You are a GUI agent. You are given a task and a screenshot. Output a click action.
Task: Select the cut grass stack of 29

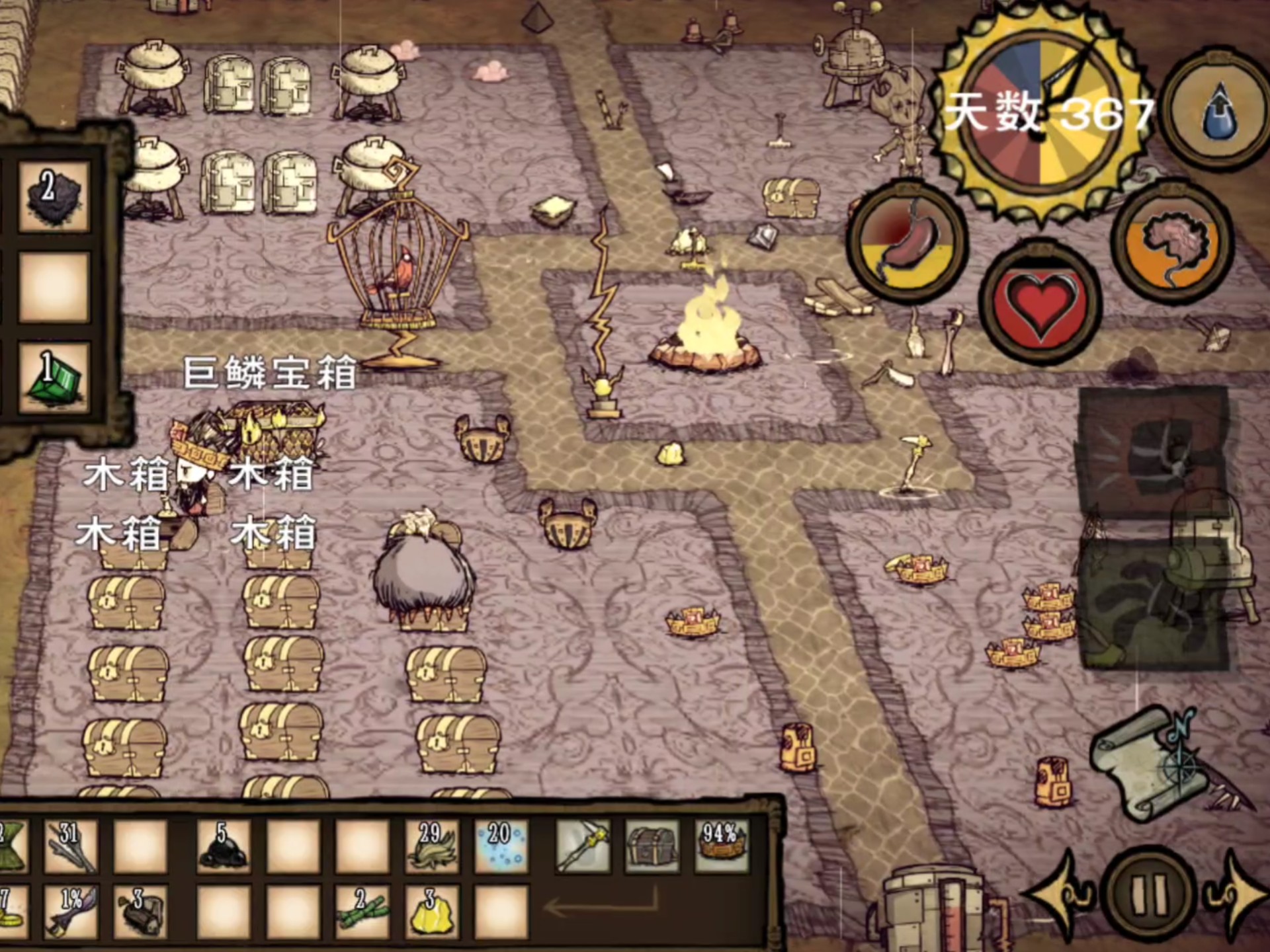[x=432, y=847]
